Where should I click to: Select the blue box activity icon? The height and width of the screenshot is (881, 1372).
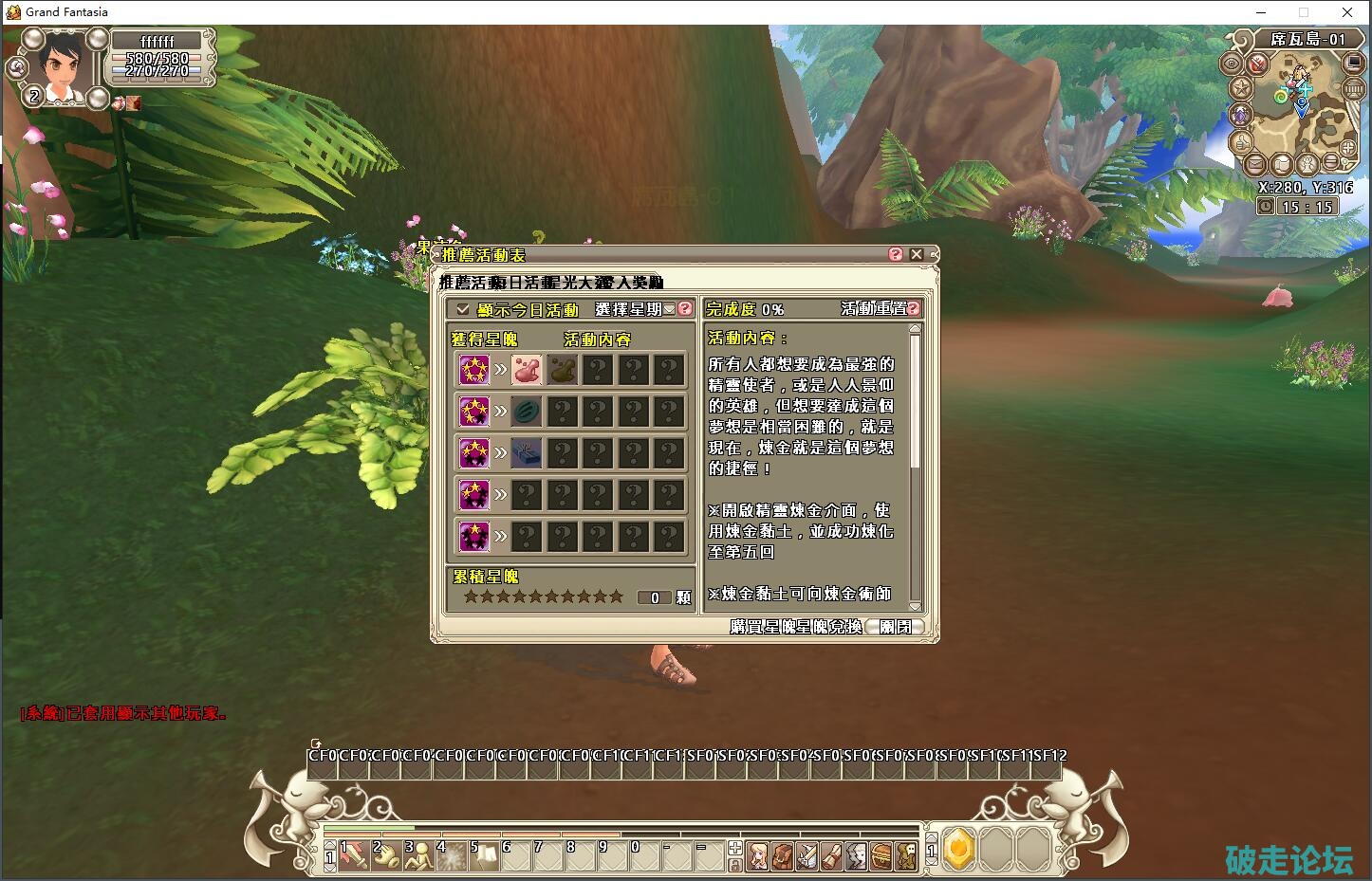tap(527, 453)
